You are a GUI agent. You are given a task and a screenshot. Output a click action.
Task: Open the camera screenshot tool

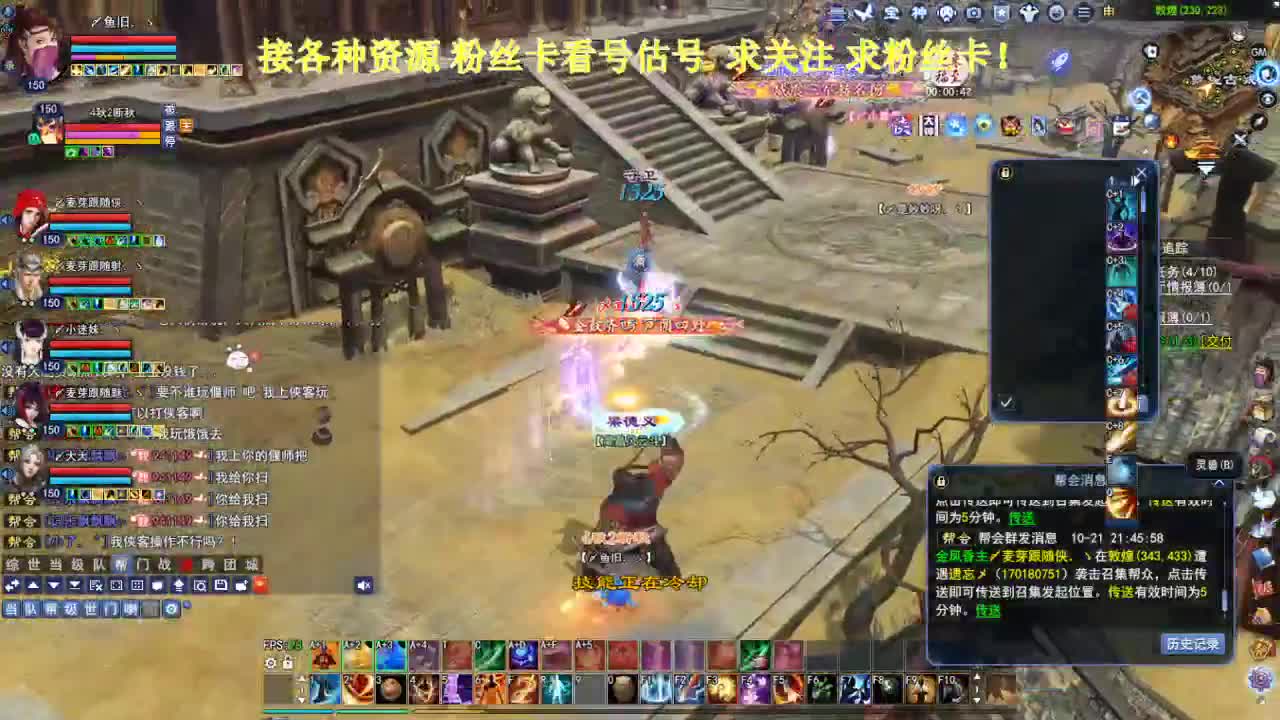974,12
